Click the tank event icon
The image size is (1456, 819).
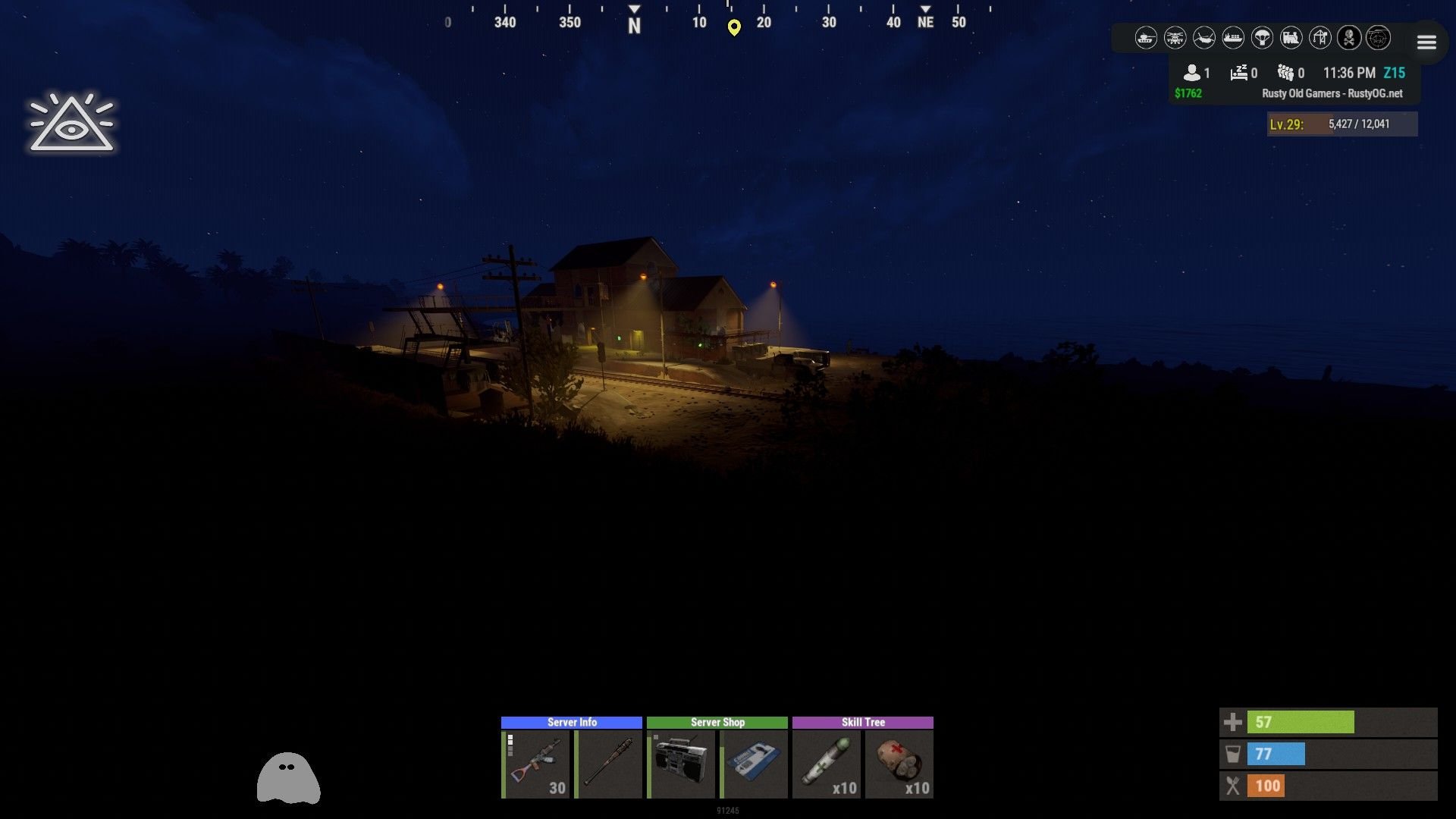pyautogui.click(x=1146, y=37)
